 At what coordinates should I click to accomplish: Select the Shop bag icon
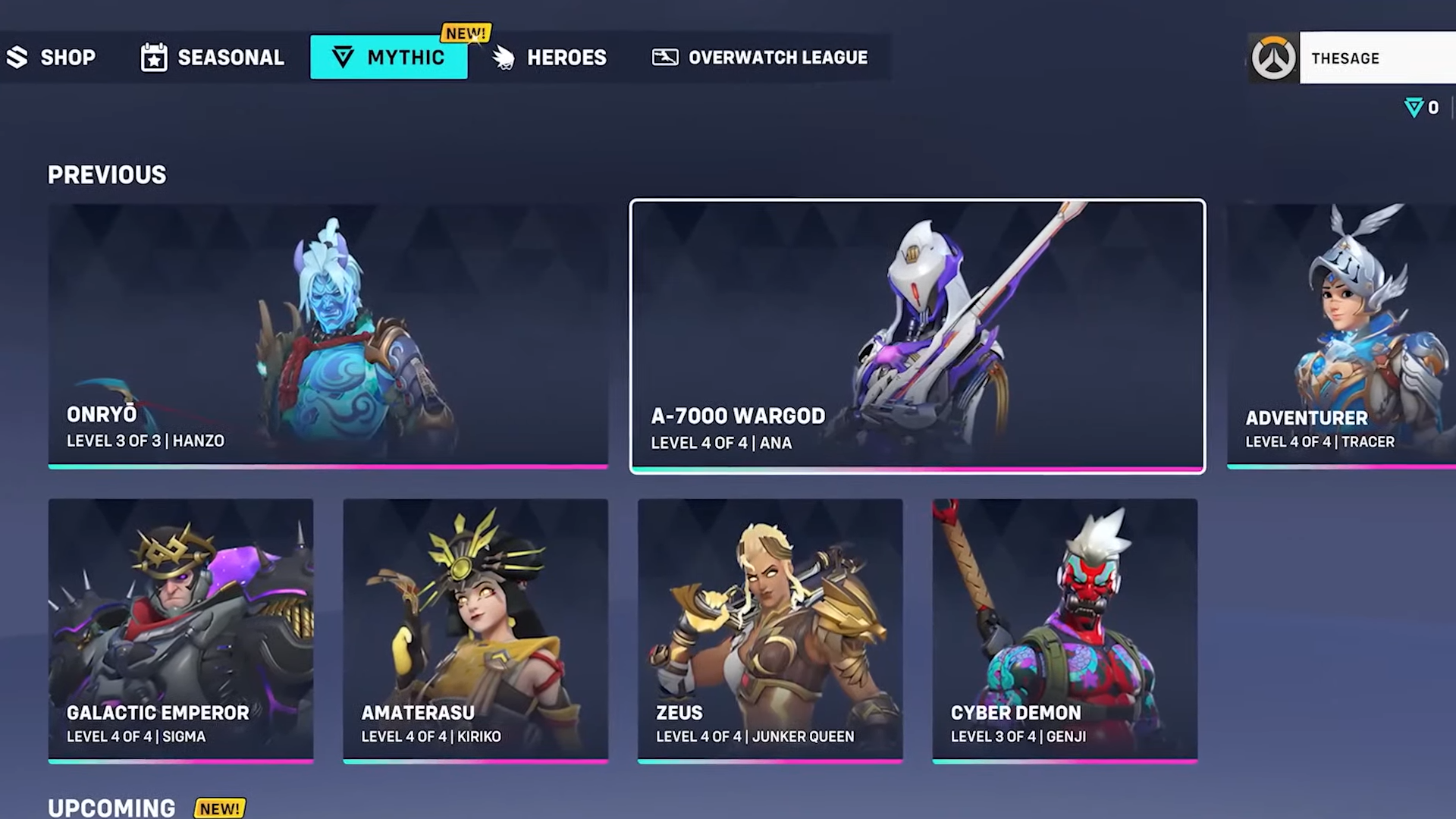pyautogui.click(x=17, y=57)
